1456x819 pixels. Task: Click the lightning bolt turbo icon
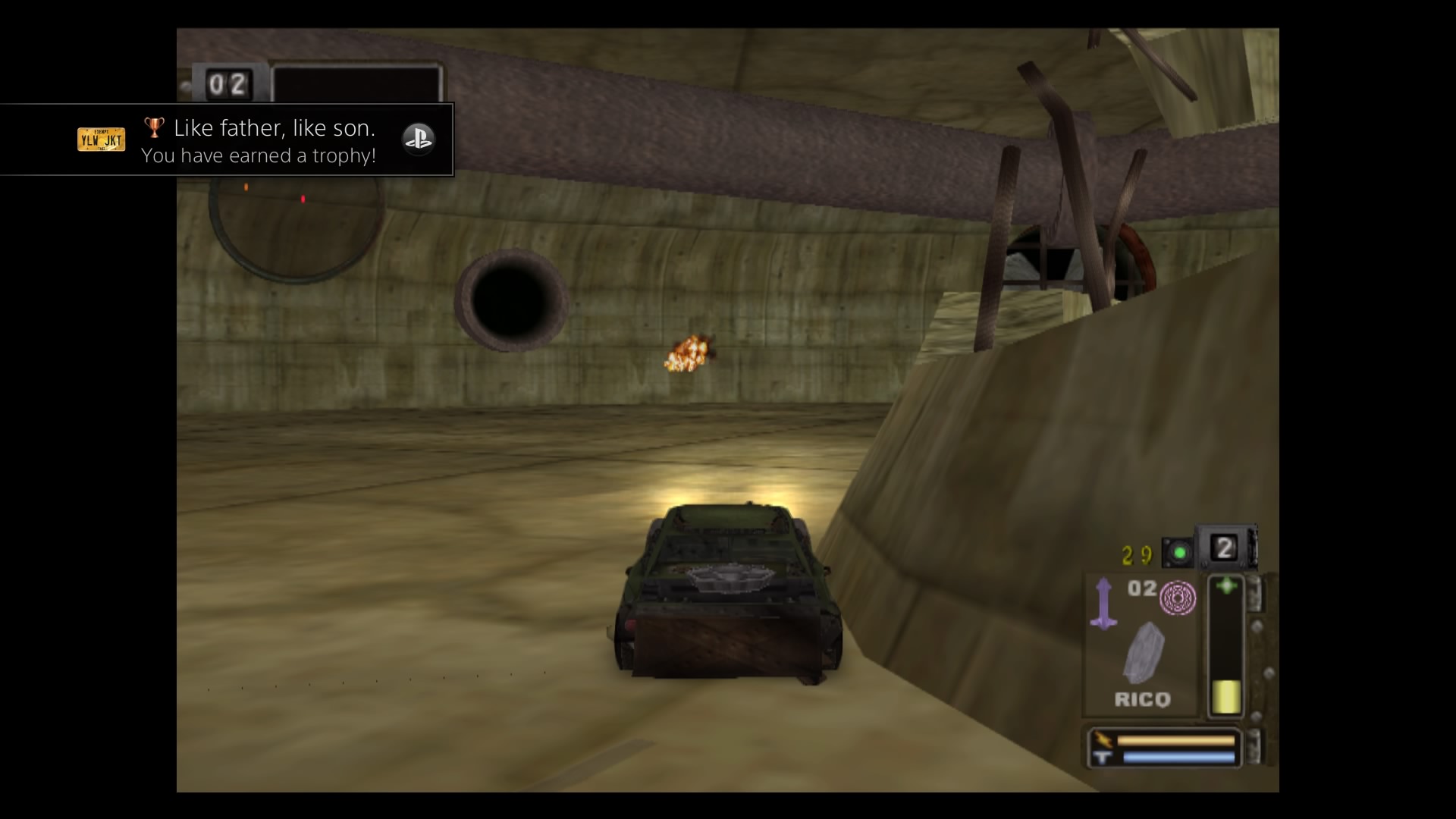(1103, 739)
